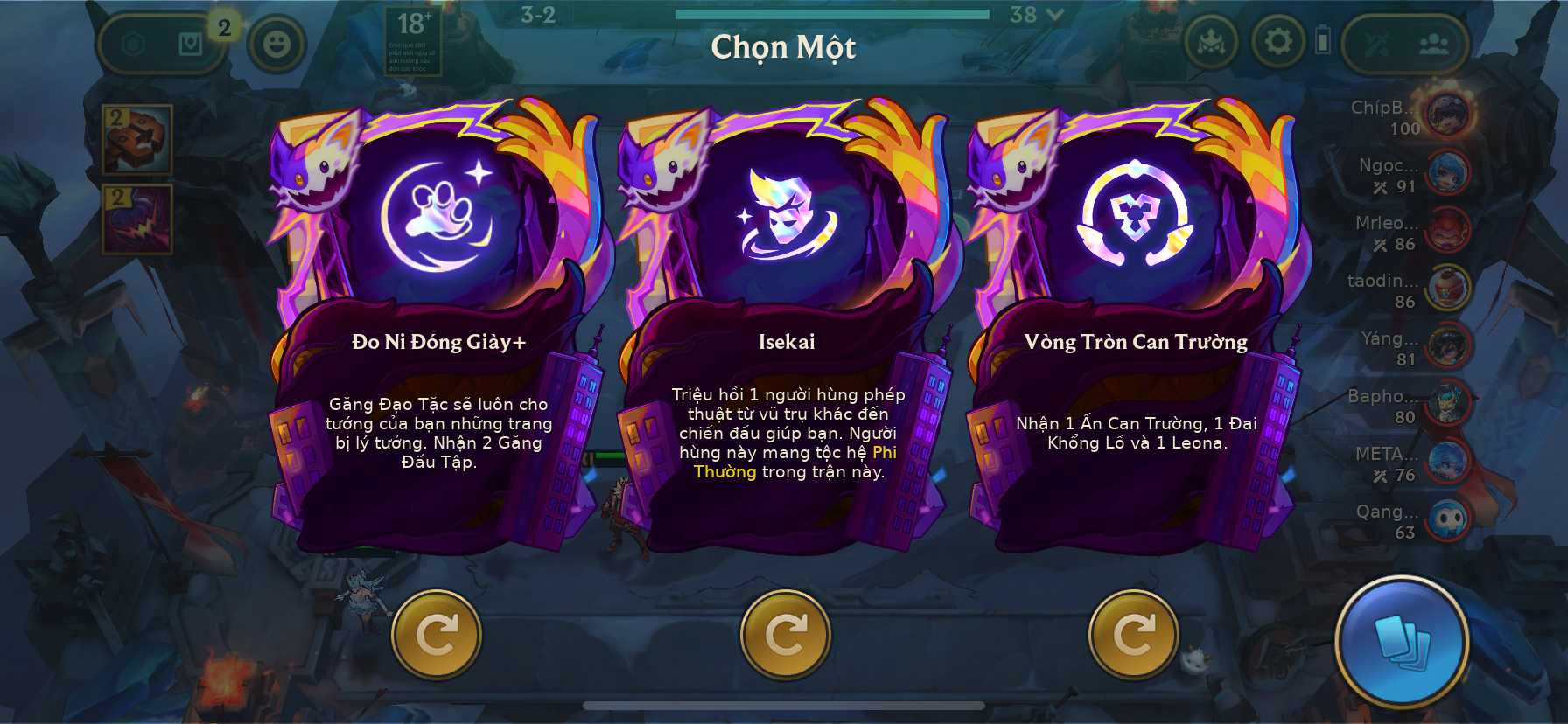The width and height of the screenshot is (1568, 724).
Task: Choose the Đo Ni Đóng Giày+ augment card
Action: (x=438, y=341)
